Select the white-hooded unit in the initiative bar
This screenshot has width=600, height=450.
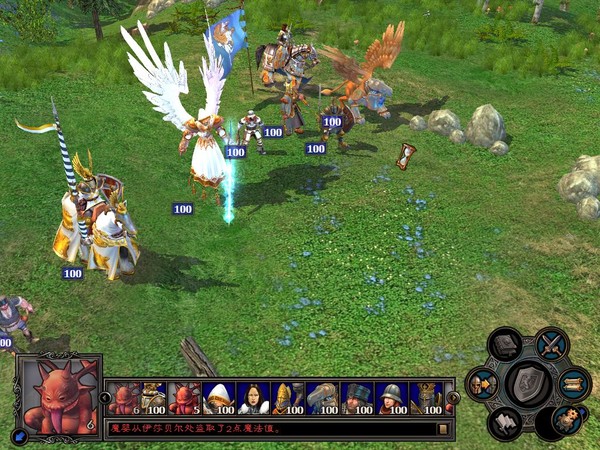tap(219, 398)
